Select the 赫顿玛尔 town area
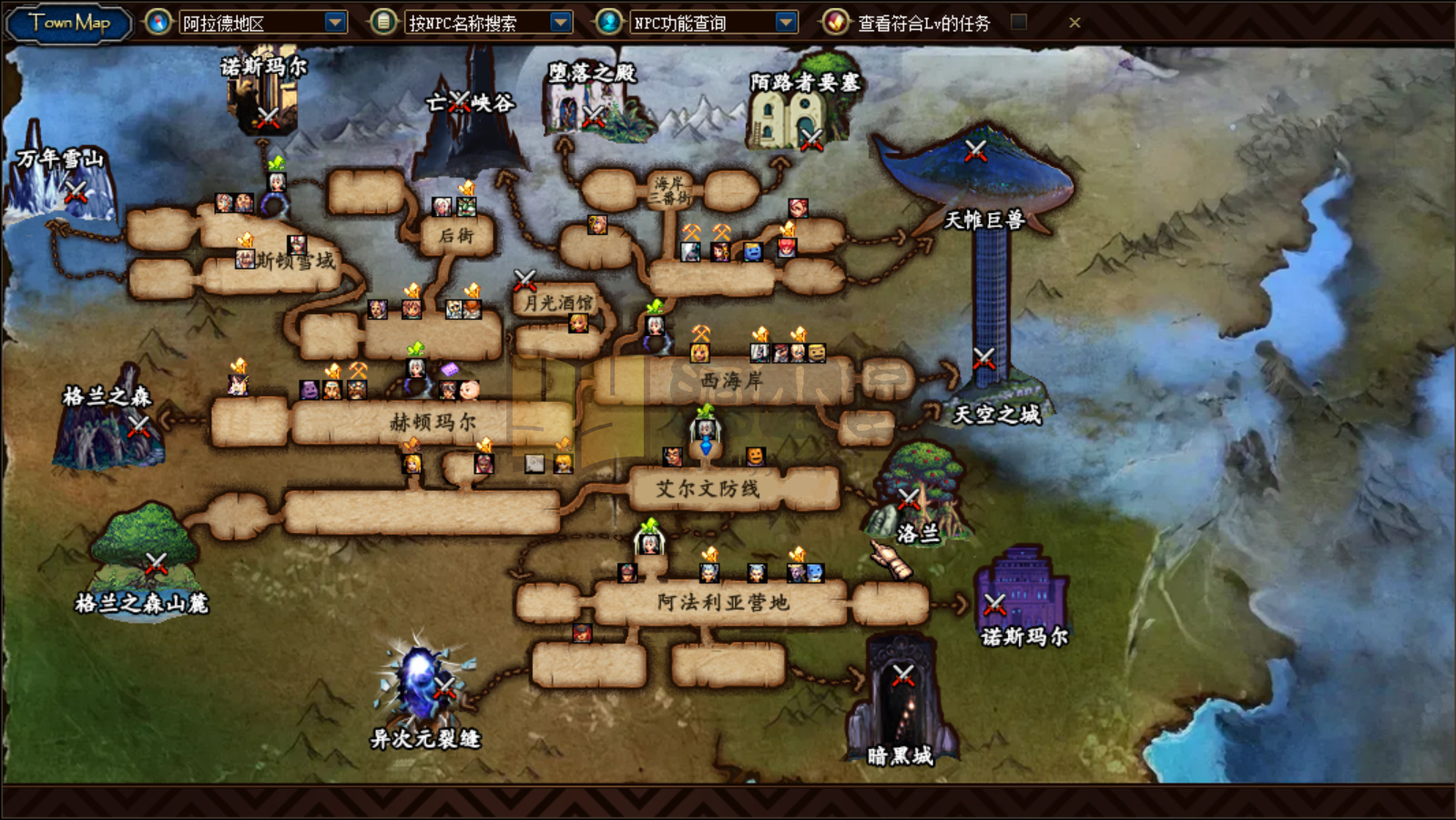This screenshot has width=1456, height=820. coord(433,423)
